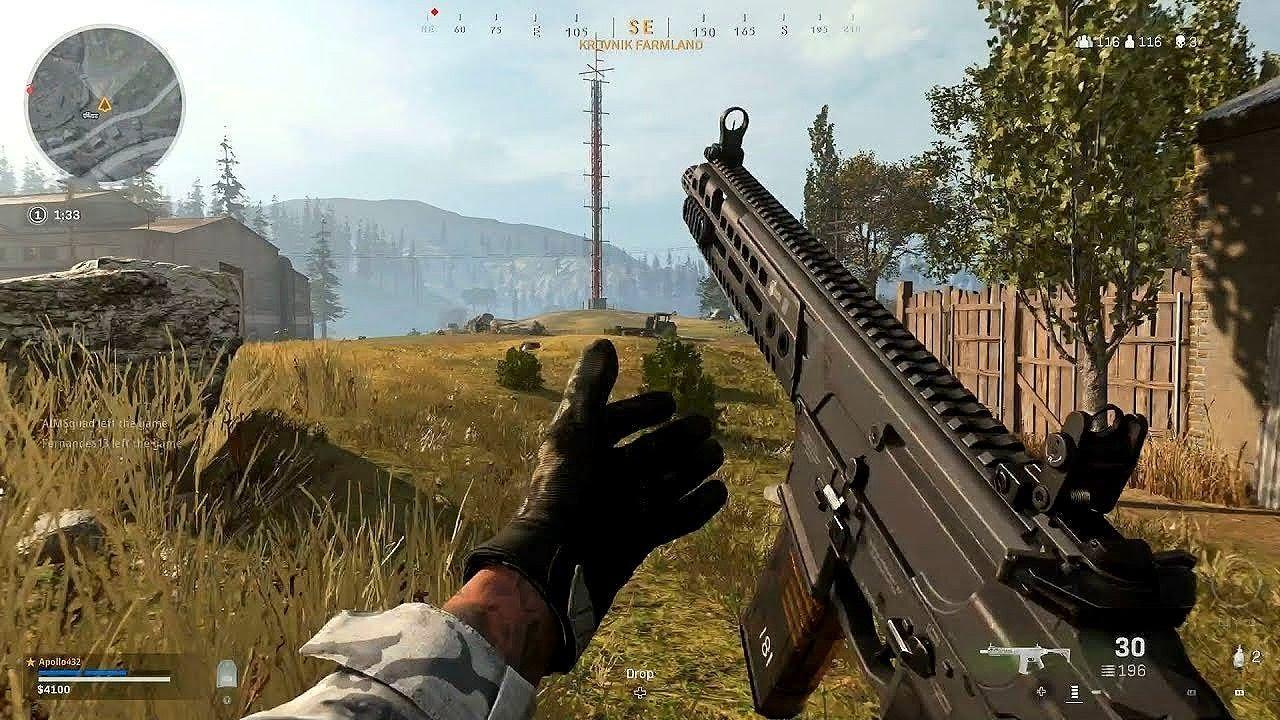The height and width of the screenshot is (720, 1280).
Task: Click the gas mask item icon
Action: (x=1238, y=657)
